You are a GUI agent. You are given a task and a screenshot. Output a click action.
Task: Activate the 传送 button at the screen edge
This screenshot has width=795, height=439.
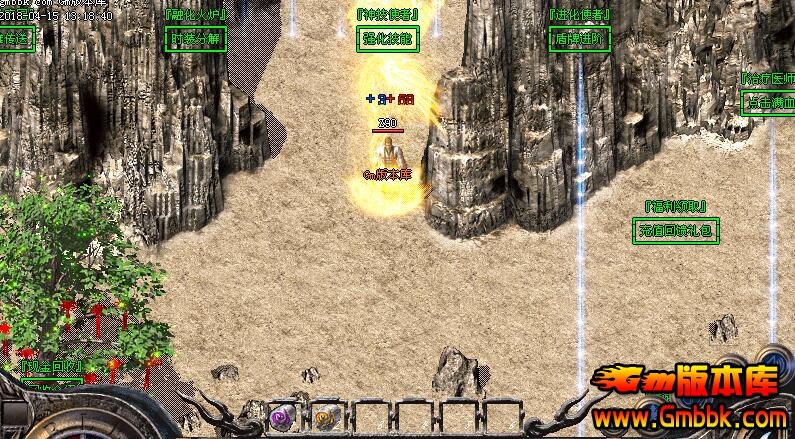[15, 39]
